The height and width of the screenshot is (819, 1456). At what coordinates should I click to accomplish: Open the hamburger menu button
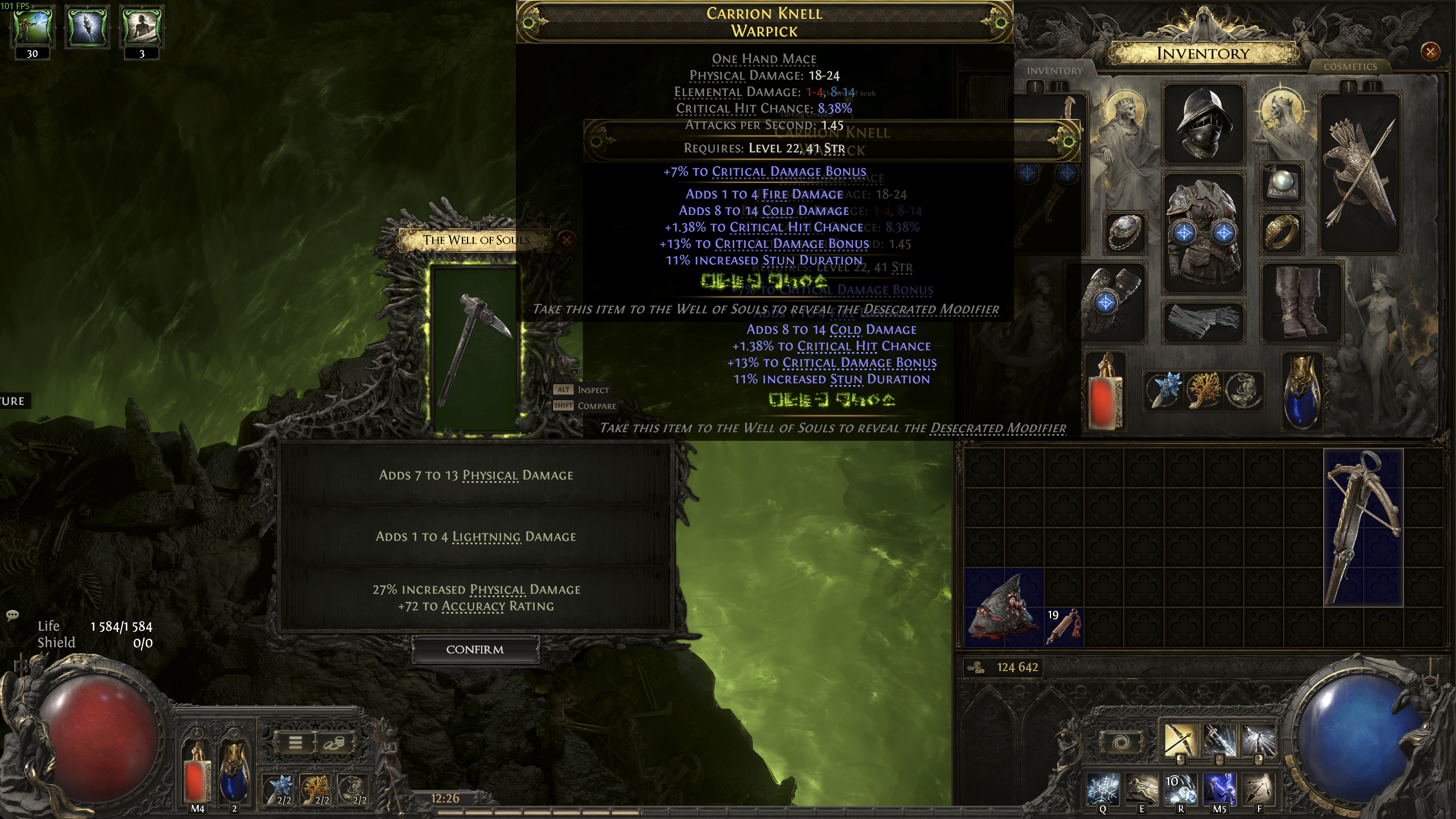(295, 743)
